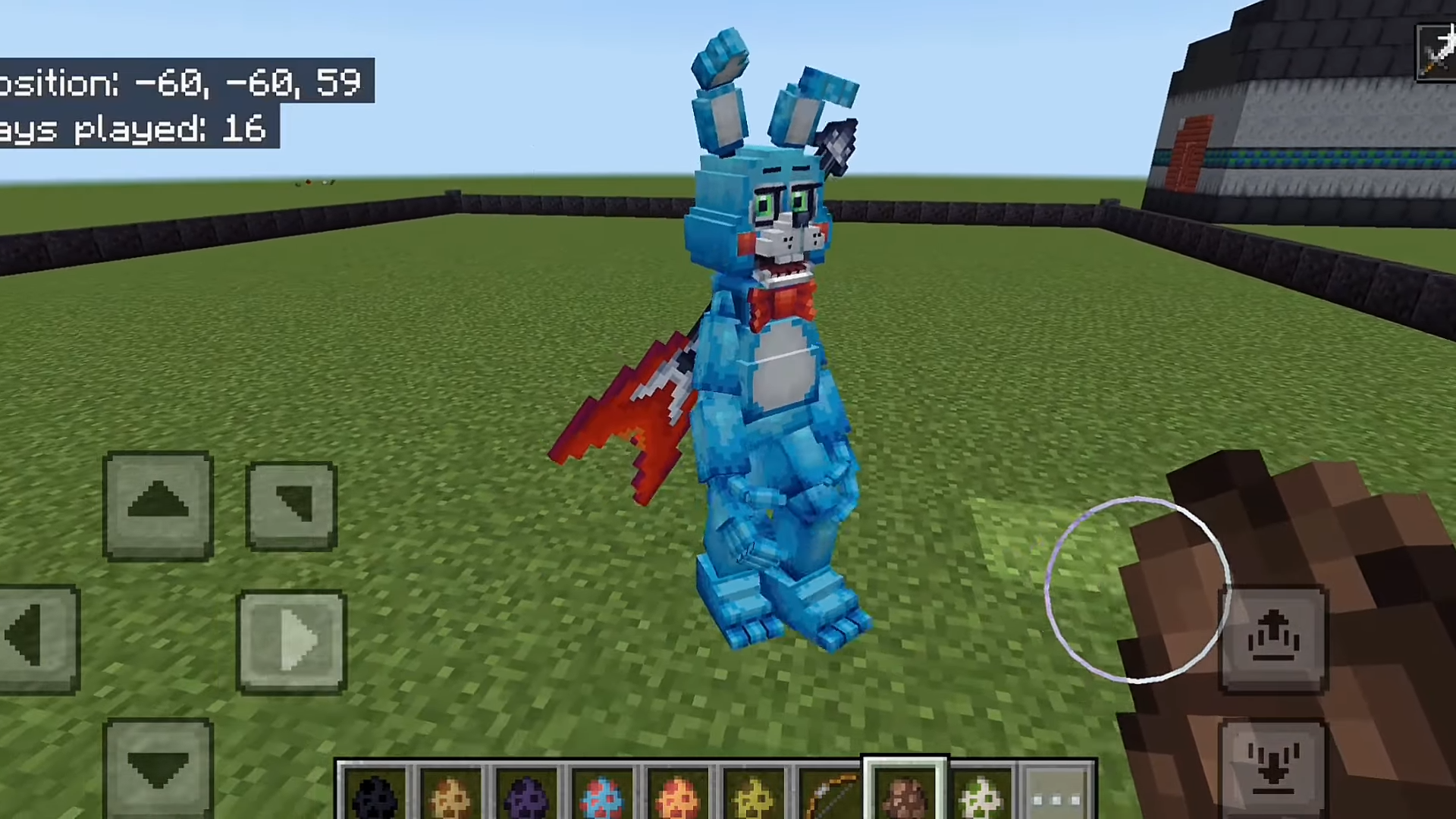Tap the move right arrow button
The height and width of the screenshot is (819, 1456).
[292, 642]
